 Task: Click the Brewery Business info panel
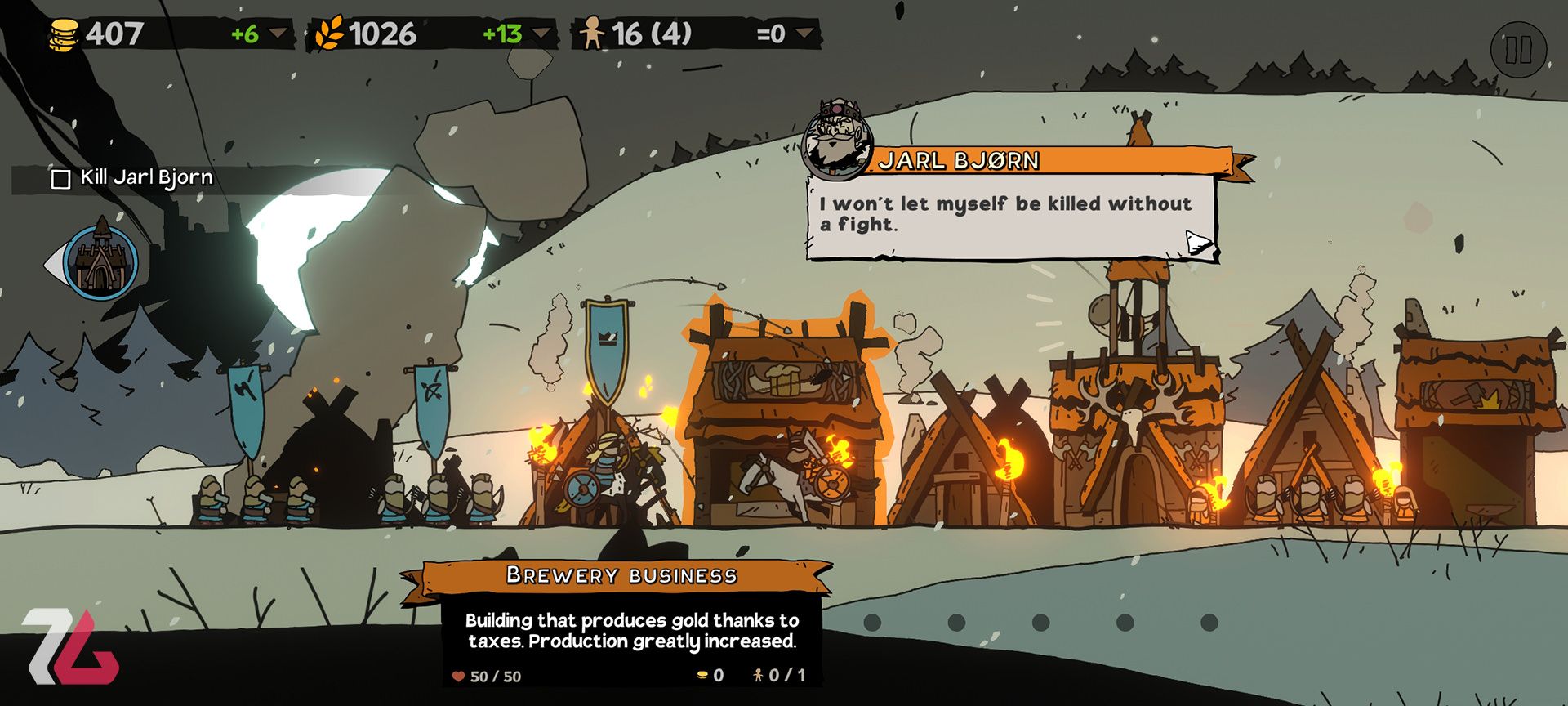click(631, 630)
